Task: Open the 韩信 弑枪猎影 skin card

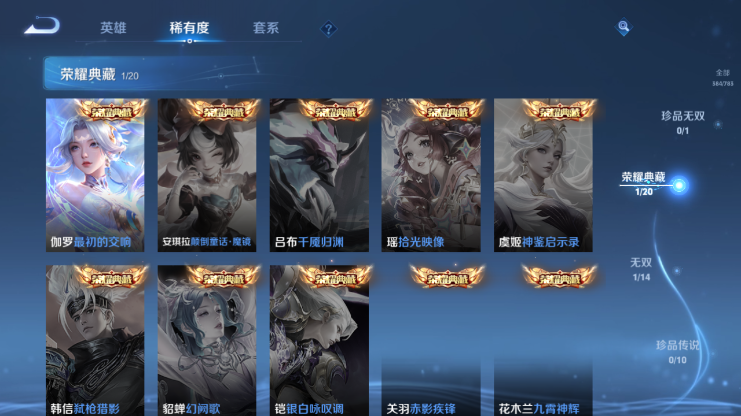Action: click(x=95, y=342)
